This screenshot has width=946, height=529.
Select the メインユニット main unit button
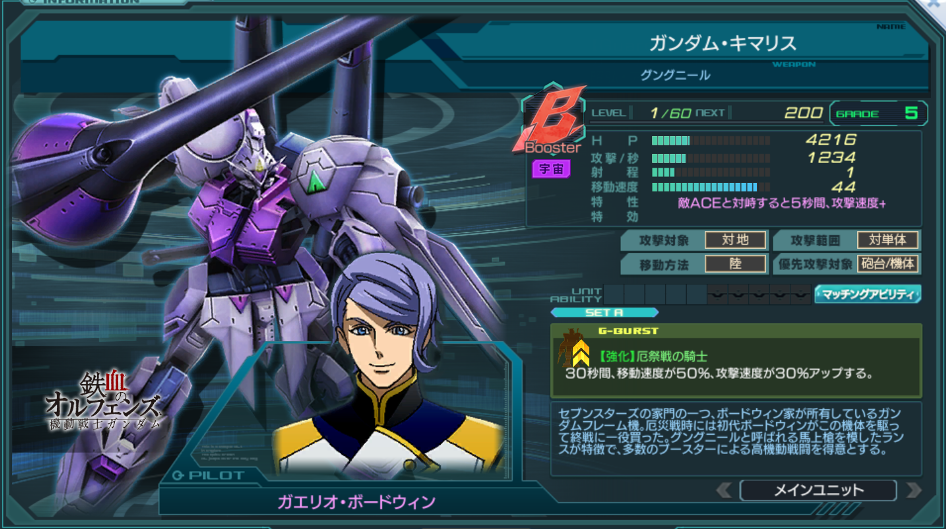pyautogui.click(x=818, y=490)
